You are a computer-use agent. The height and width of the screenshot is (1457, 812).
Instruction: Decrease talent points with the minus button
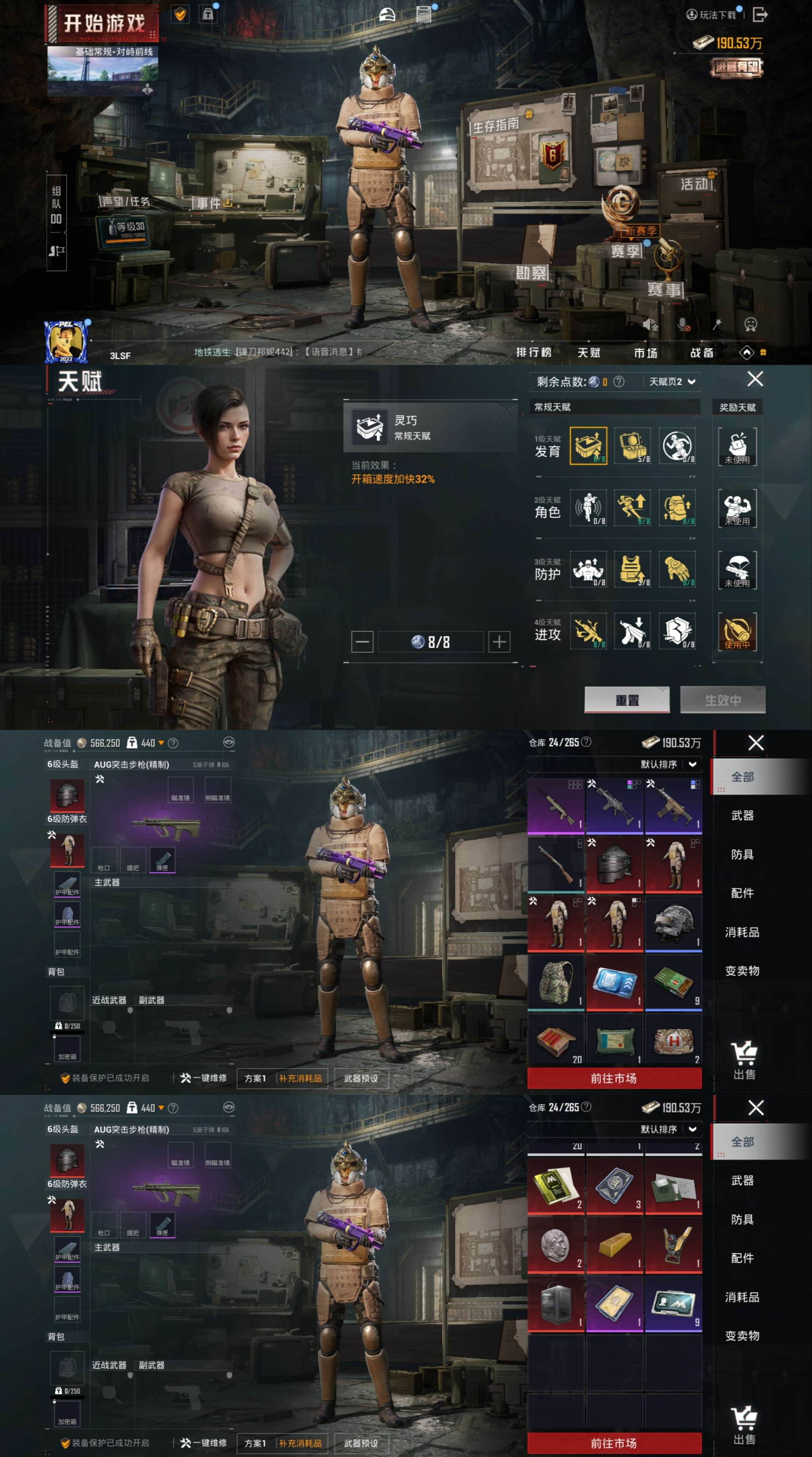click(x=362, y=641)
